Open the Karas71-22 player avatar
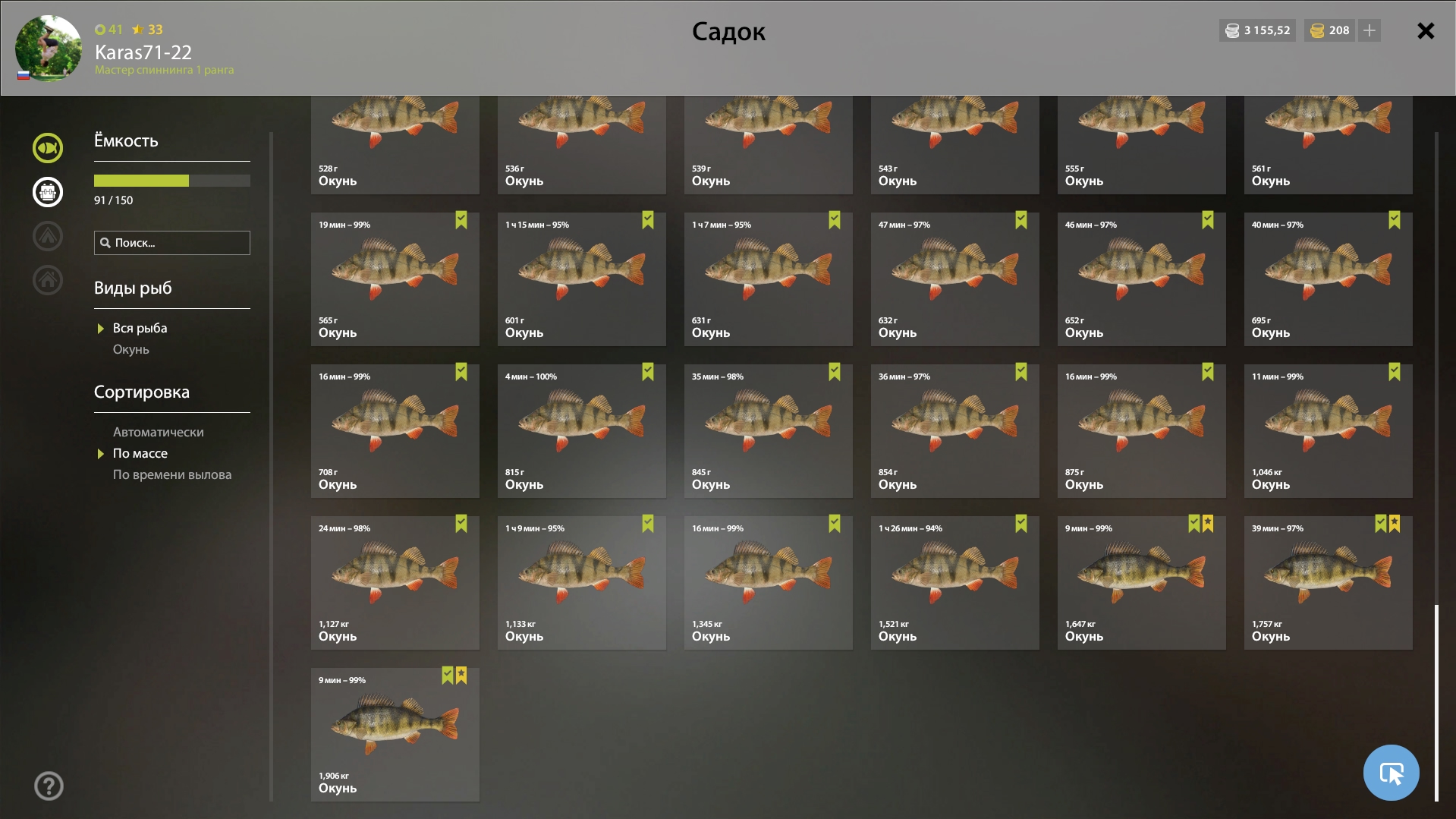The height and width of the screenshot is (819, 1456). tap(49, 48)
